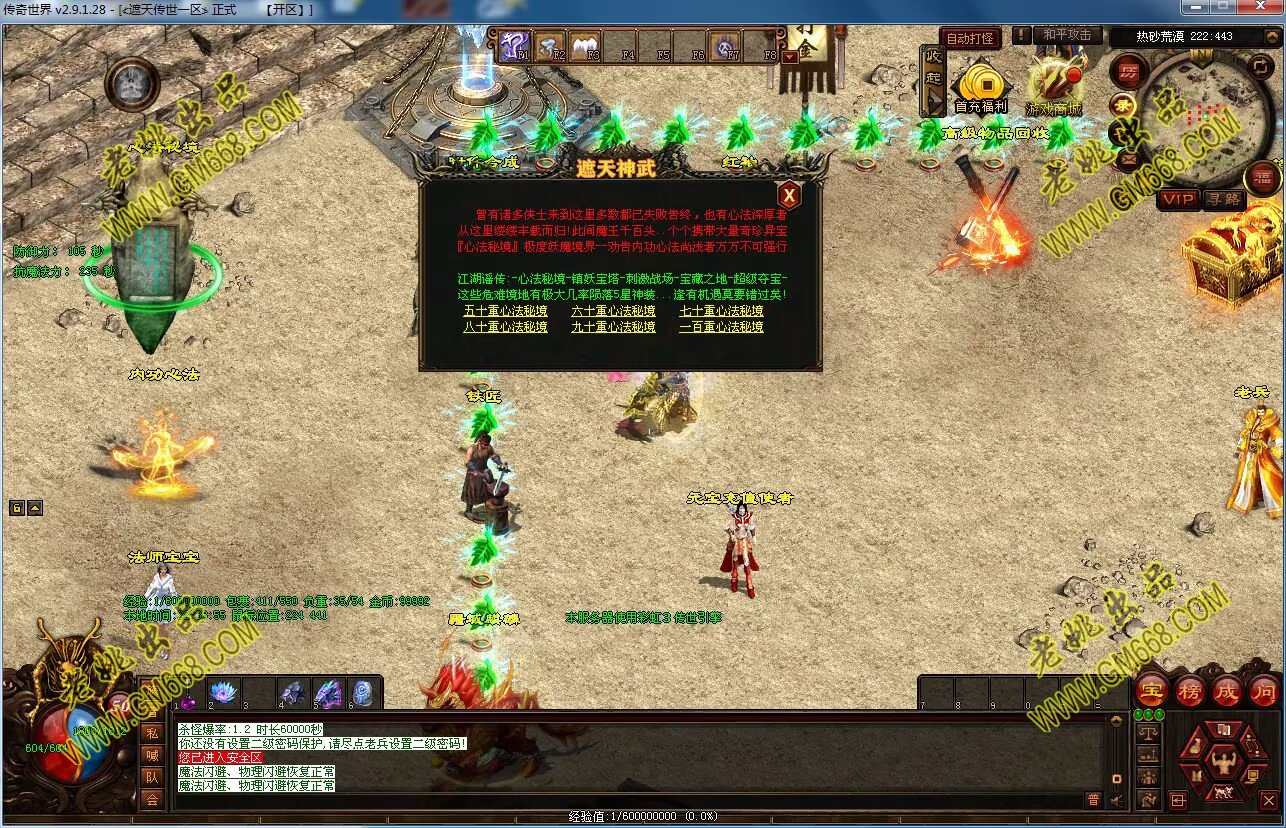1286x828 pixels.
Task: Switch chat to the 私 private channel
Action: click(151, 732)
